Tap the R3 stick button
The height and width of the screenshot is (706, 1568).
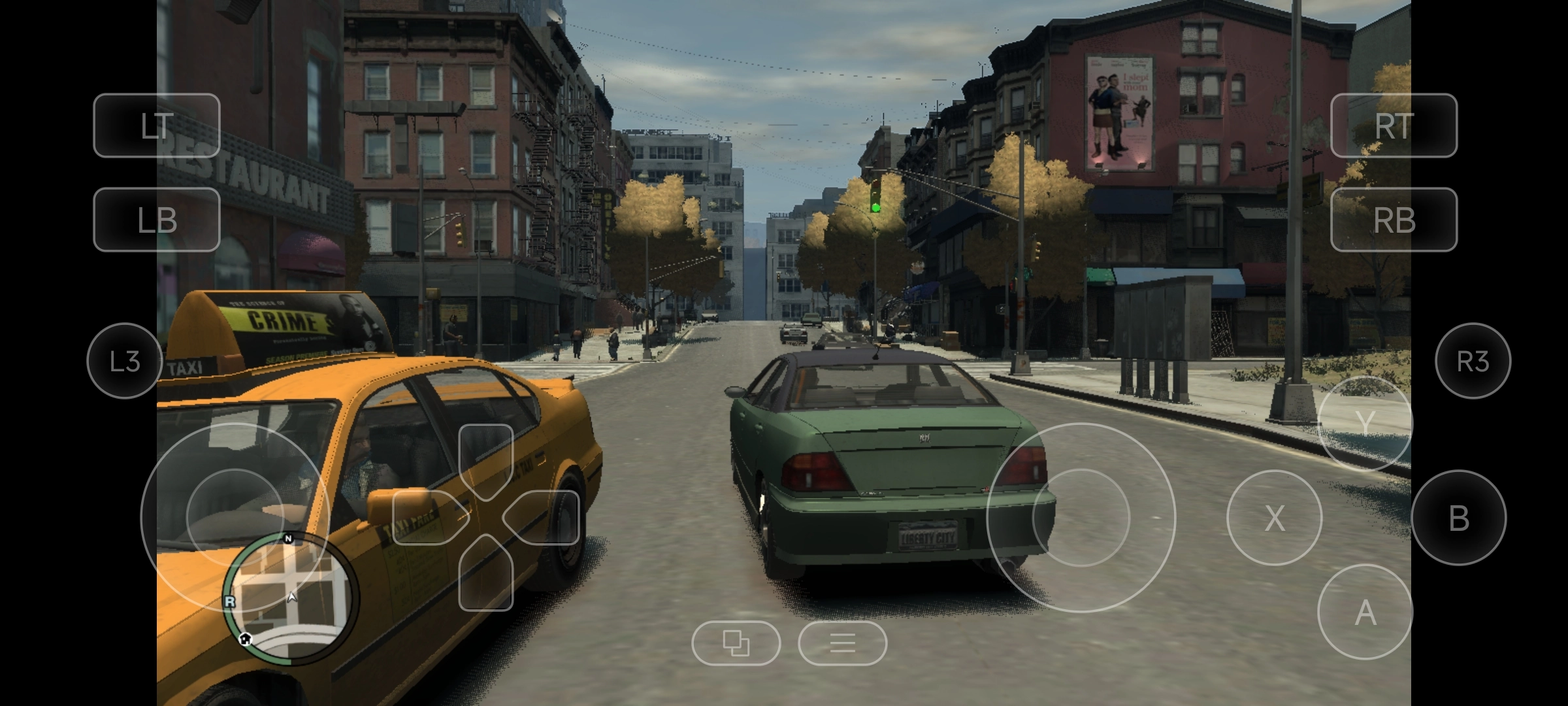pyautogui.click(x=1473, y=361)
